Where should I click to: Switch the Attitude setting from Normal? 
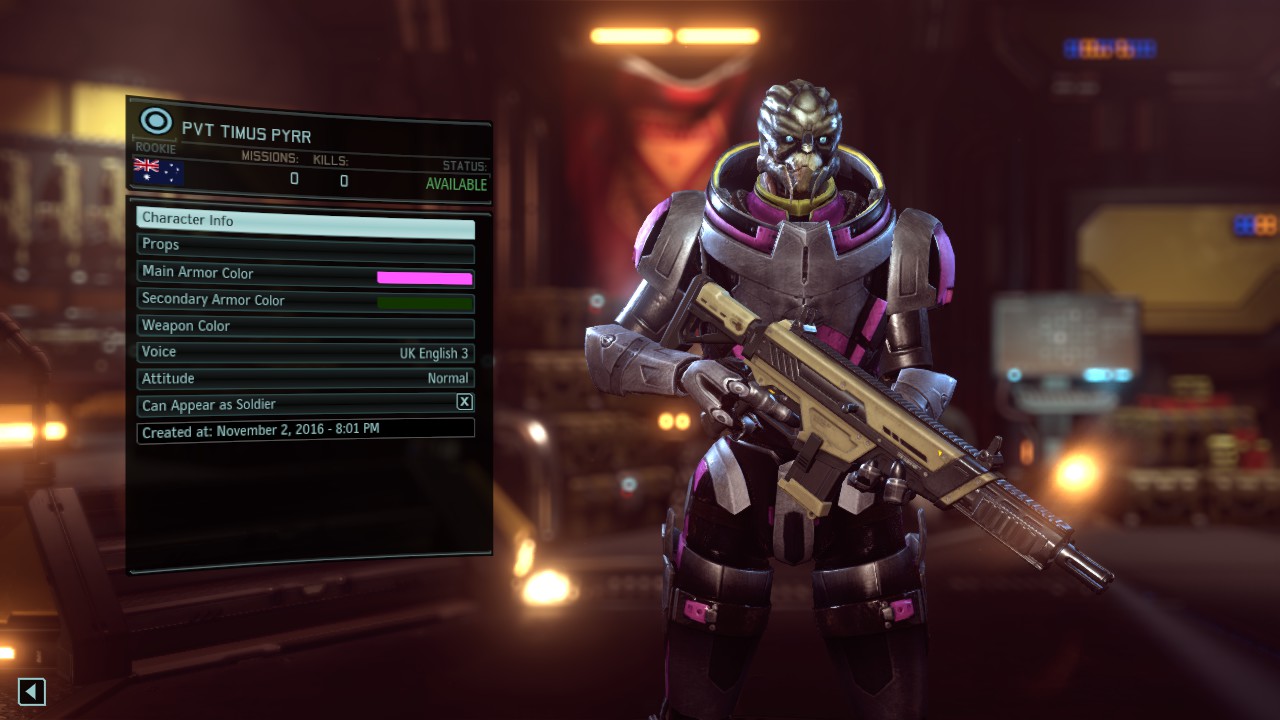[305, 379]
